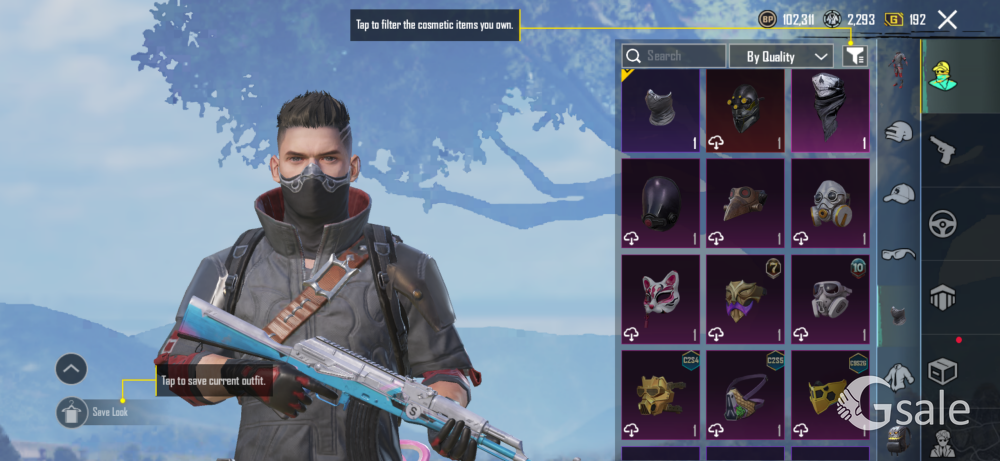Open the vehicle skins steering wheel tab
The height and width of the screenshot is (461, 1000).
click(x=943, y=223)
